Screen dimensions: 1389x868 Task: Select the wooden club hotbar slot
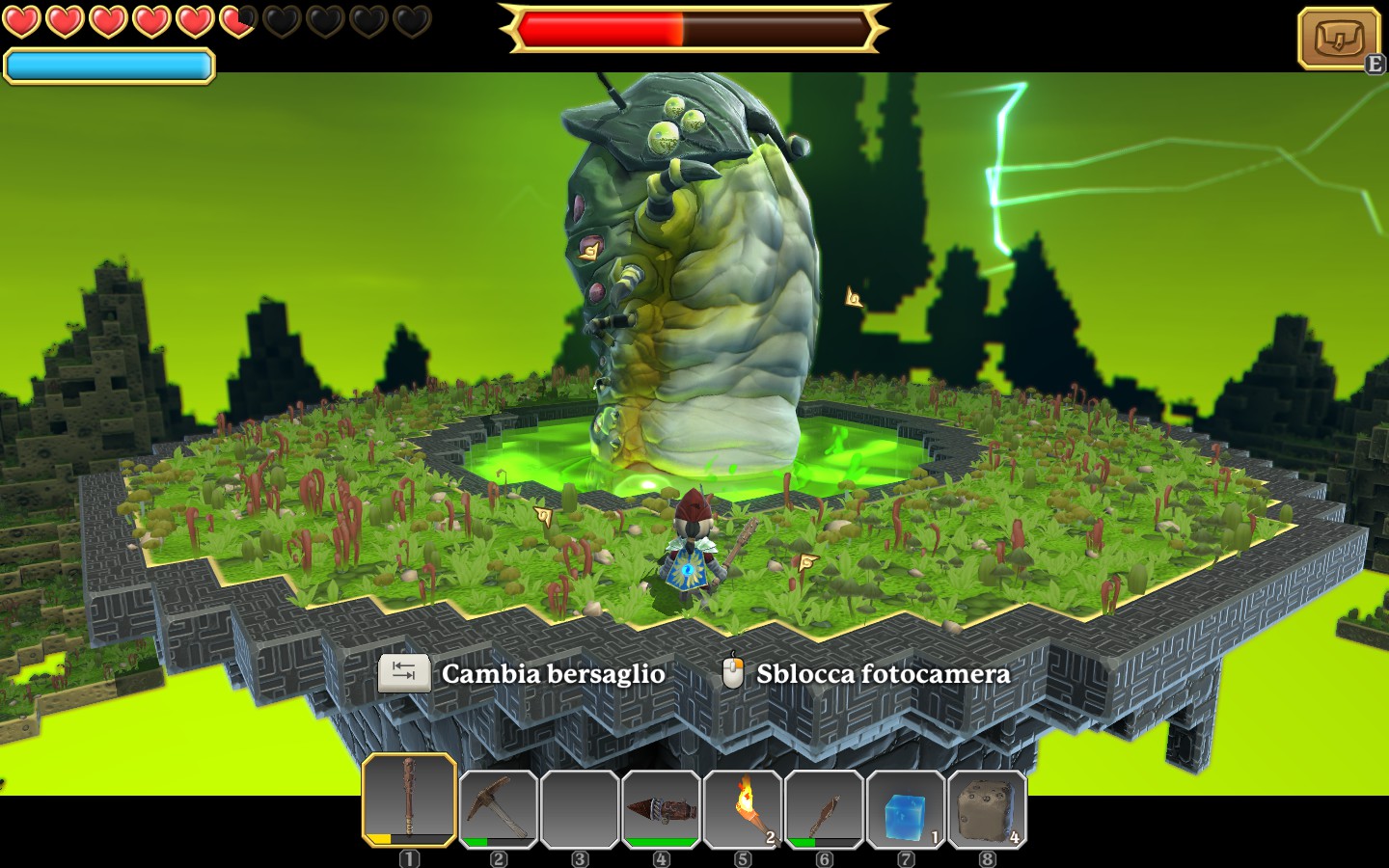[x=409, y=800]
